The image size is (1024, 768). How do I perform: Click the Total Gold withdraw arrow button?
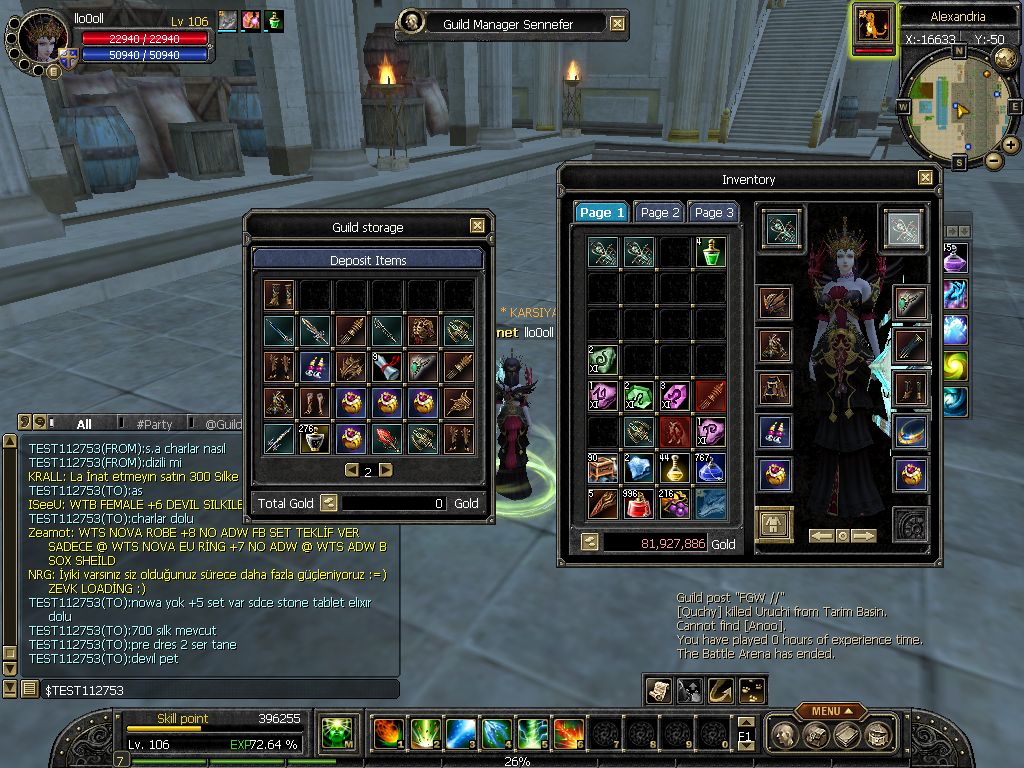coord(328,503)
